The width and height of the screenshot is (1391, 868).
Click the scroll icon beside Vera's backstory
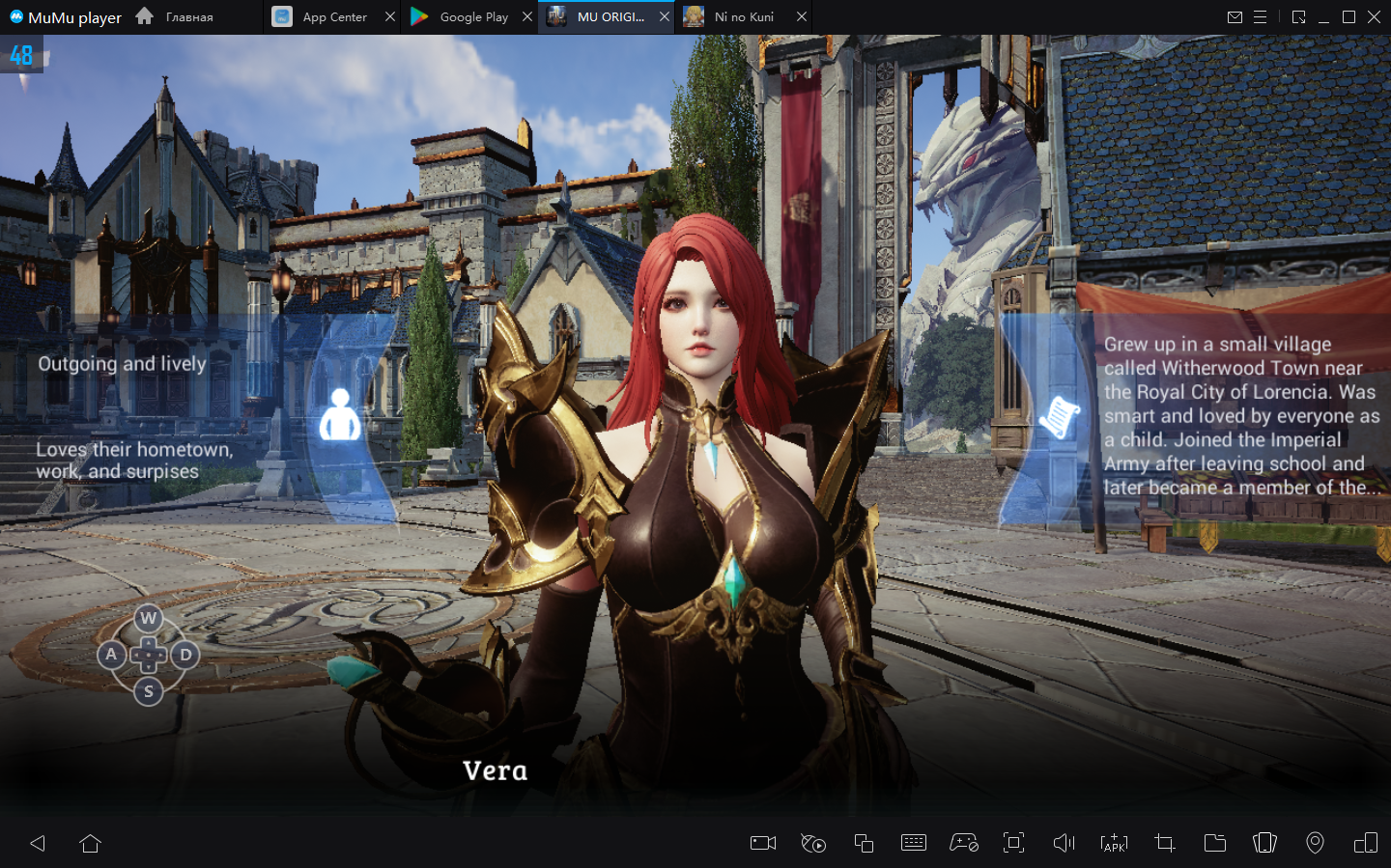tap(1059, 416)
